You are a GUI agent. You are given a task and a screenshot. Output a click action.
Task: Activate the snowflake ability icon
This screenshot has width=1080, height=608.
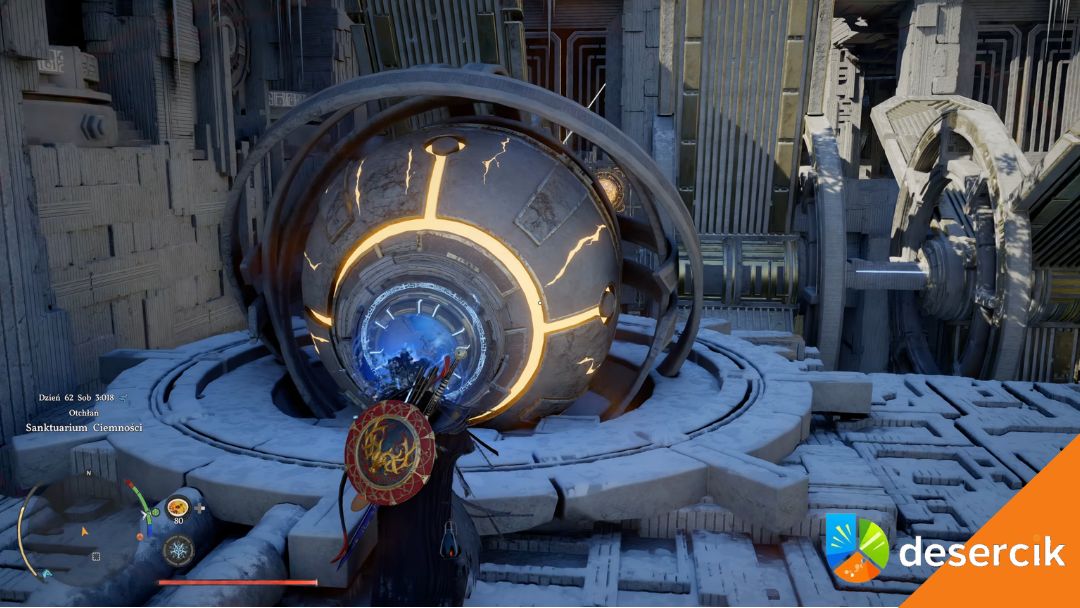point(179,550)
